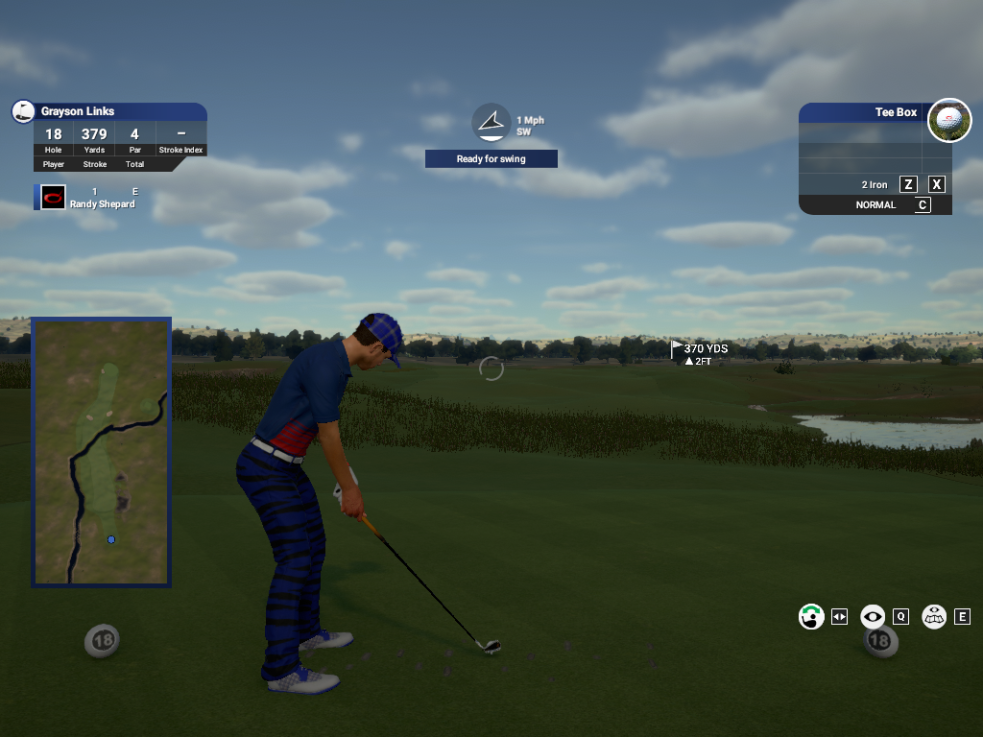Select the Tee Box golf ball lie icon

(949, 120)
